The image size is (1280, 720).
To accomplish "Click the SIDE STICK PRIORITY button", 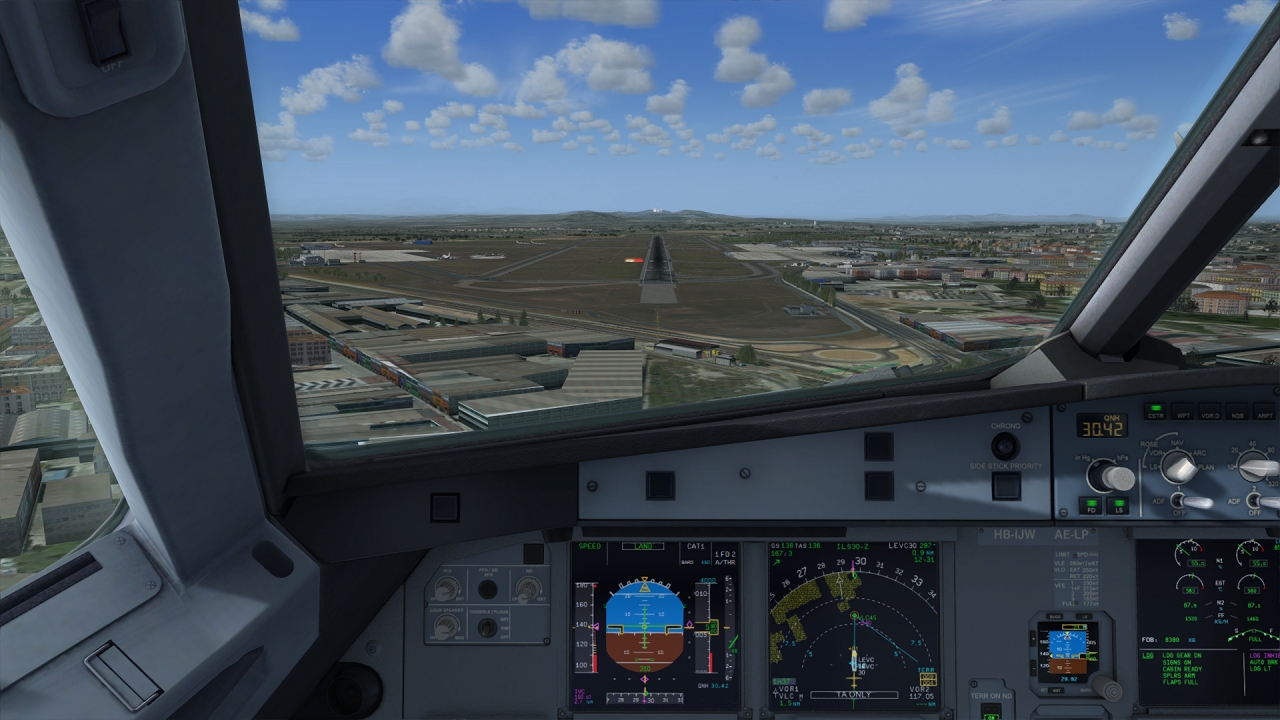I will point(1005,486).
